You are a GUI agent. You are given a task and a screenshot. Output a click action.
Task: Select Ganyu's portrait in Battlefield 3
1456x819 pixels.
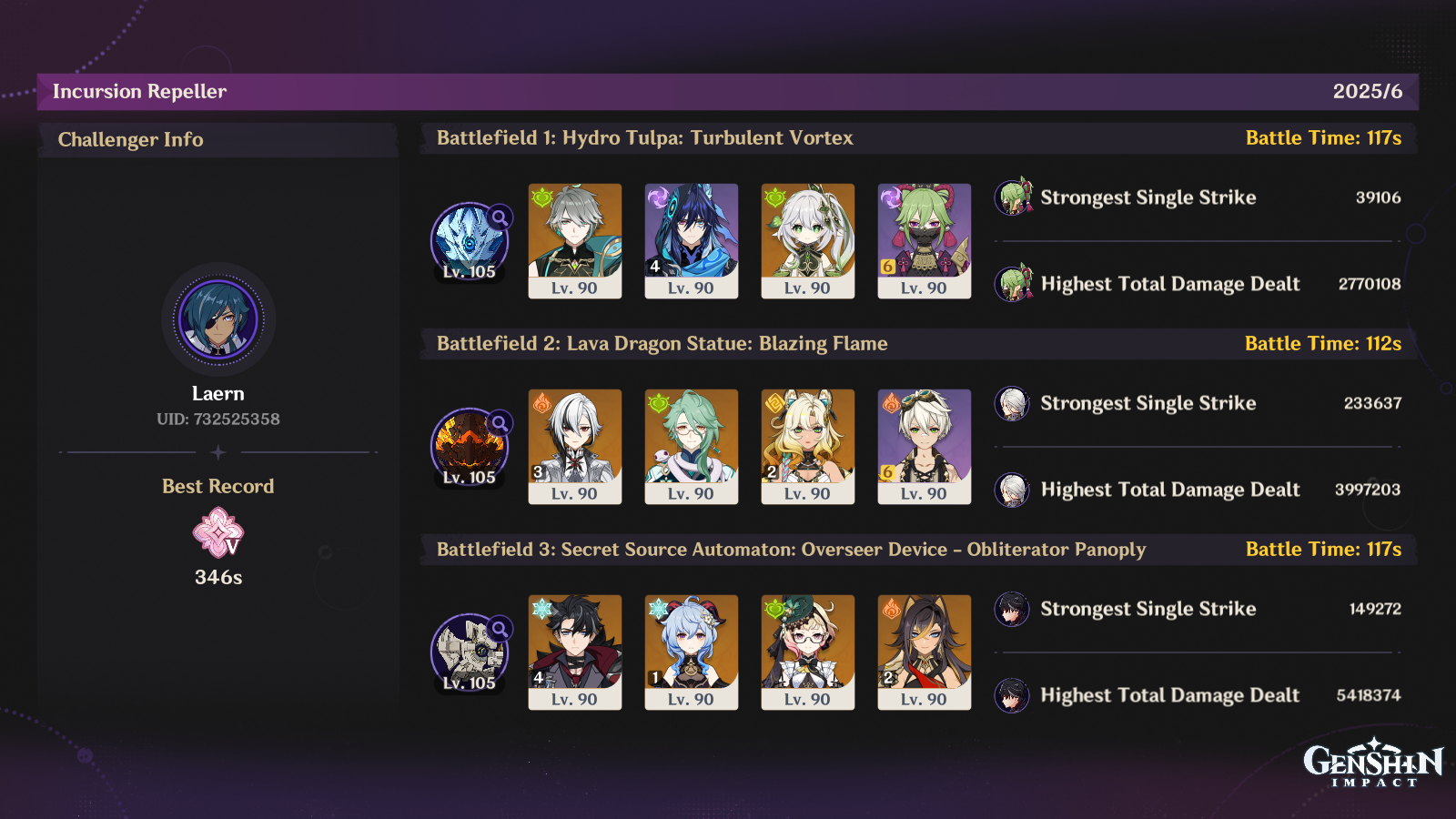click(x=692, y=652)
